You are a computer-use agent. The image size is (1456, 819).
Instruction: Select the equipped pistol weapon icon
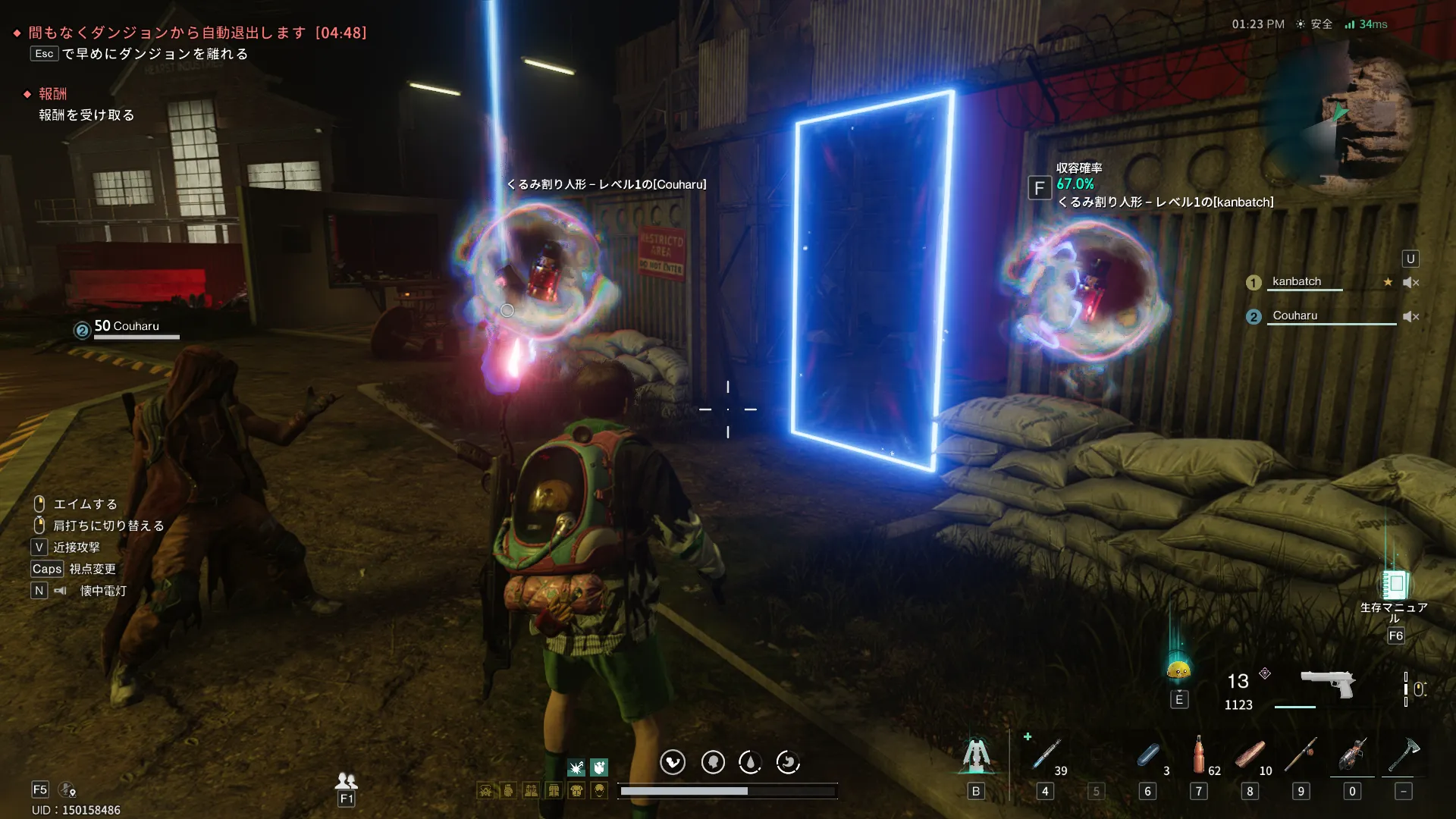coord(1327,684)
